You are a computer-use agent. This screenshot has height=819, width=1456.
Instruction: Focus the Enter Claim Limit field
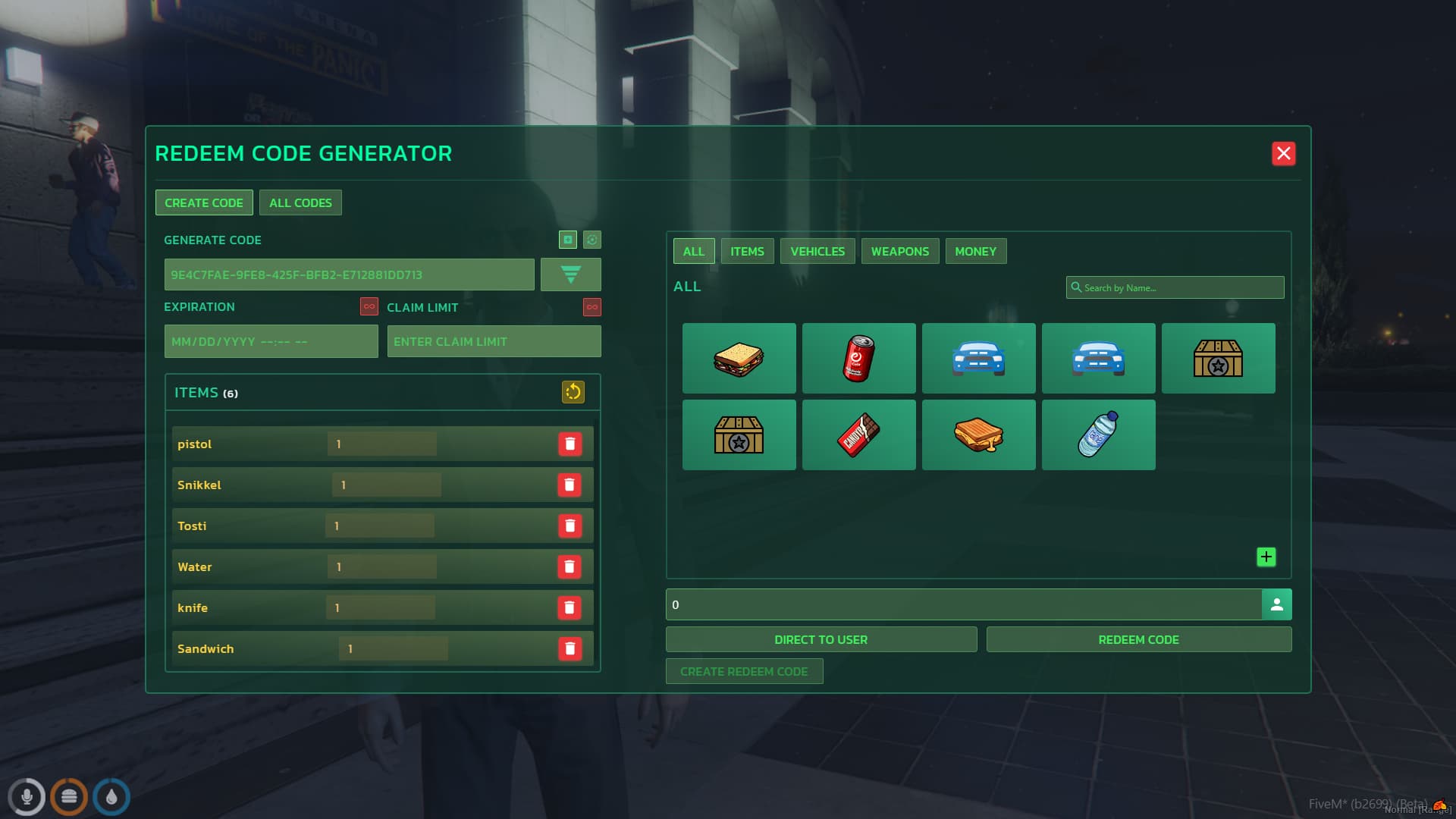coord(494,342)
